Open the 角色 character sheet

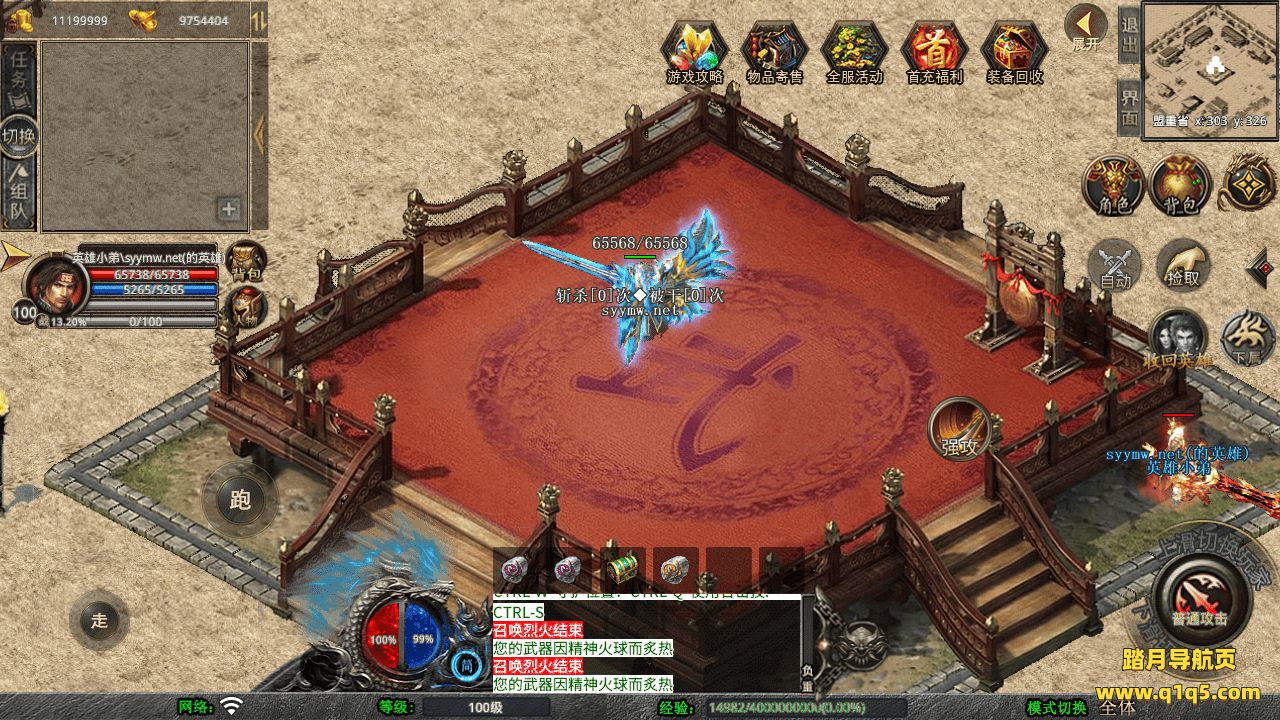(1115, 186)
